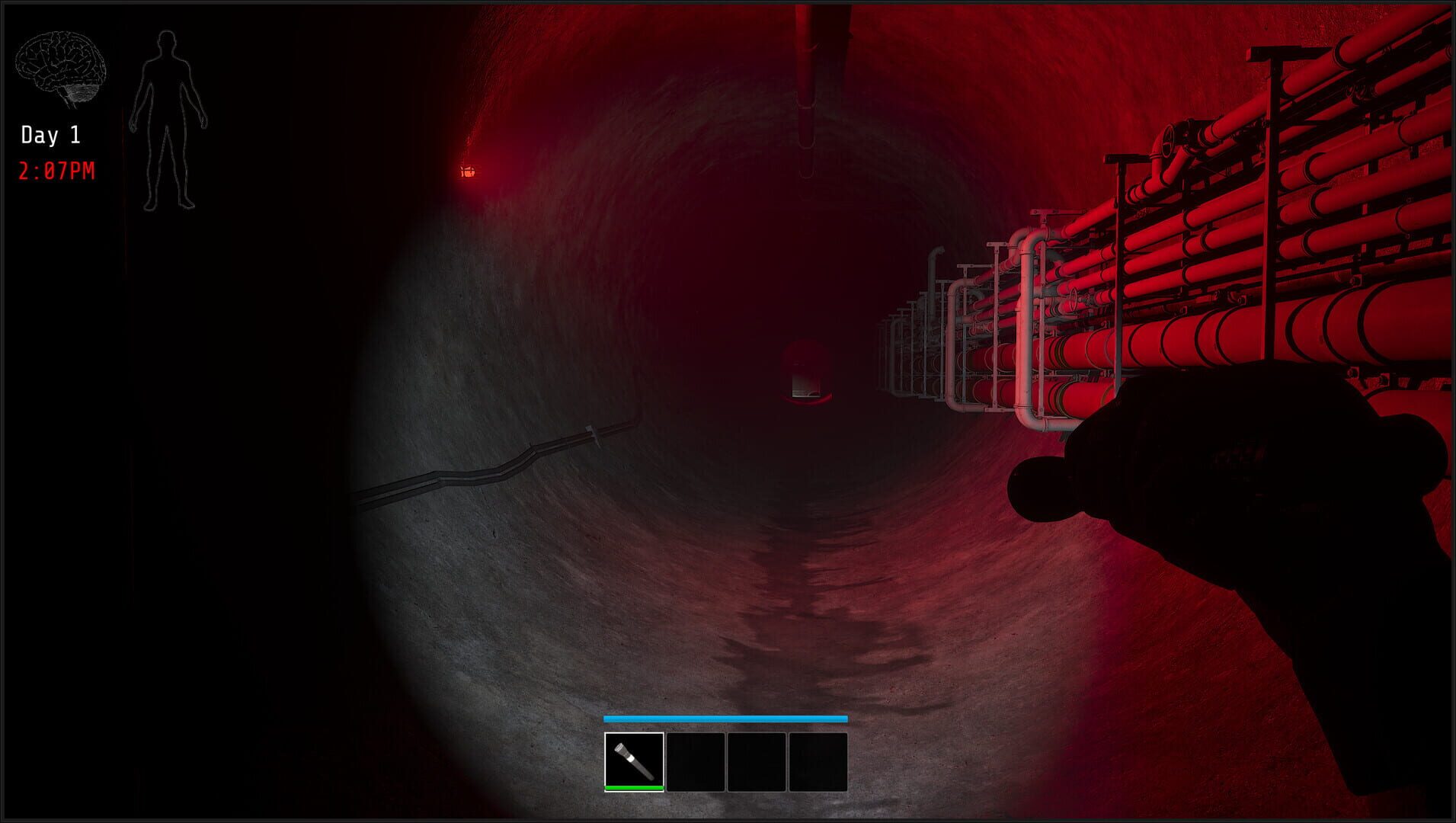Expand the Day 1 counter
1456x823 pixels.
point(50,135)
